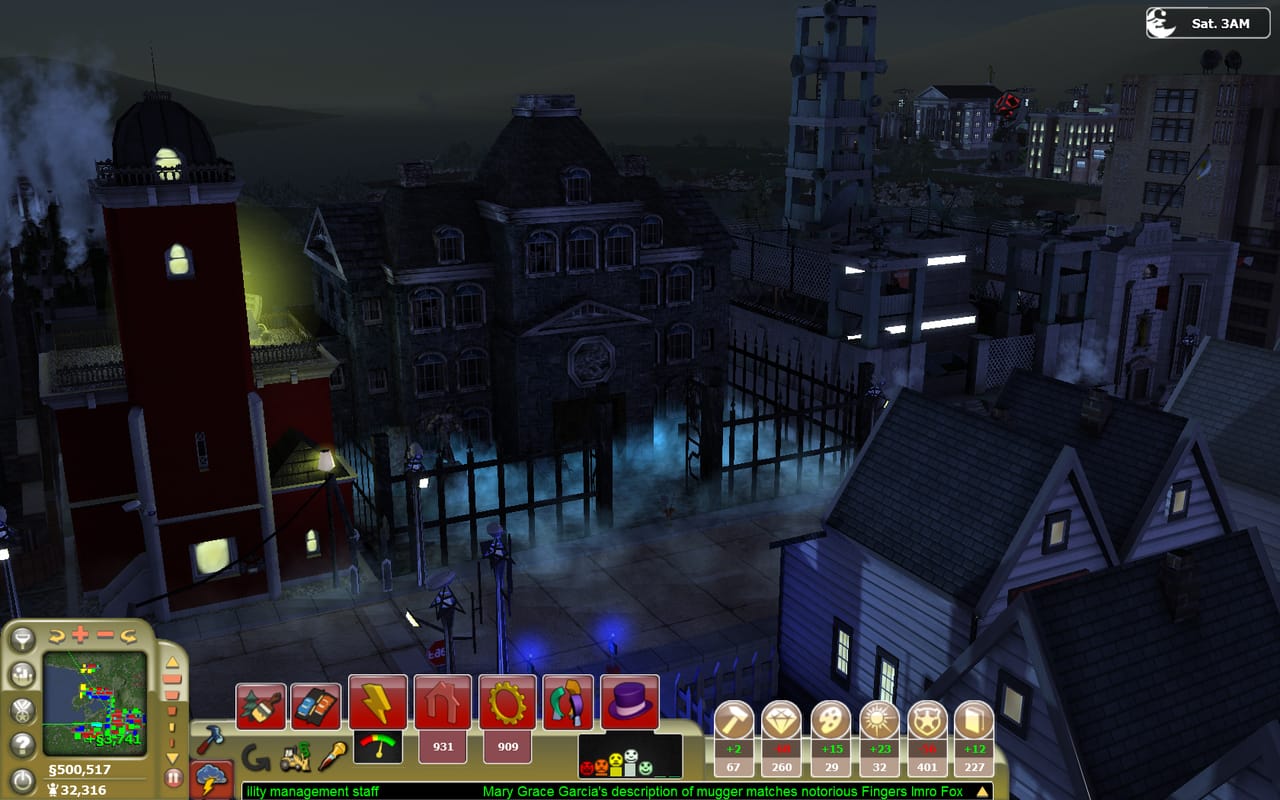Pause the simulation with the pause button
Screen dimensions: 1280x800
coord(172,775)
